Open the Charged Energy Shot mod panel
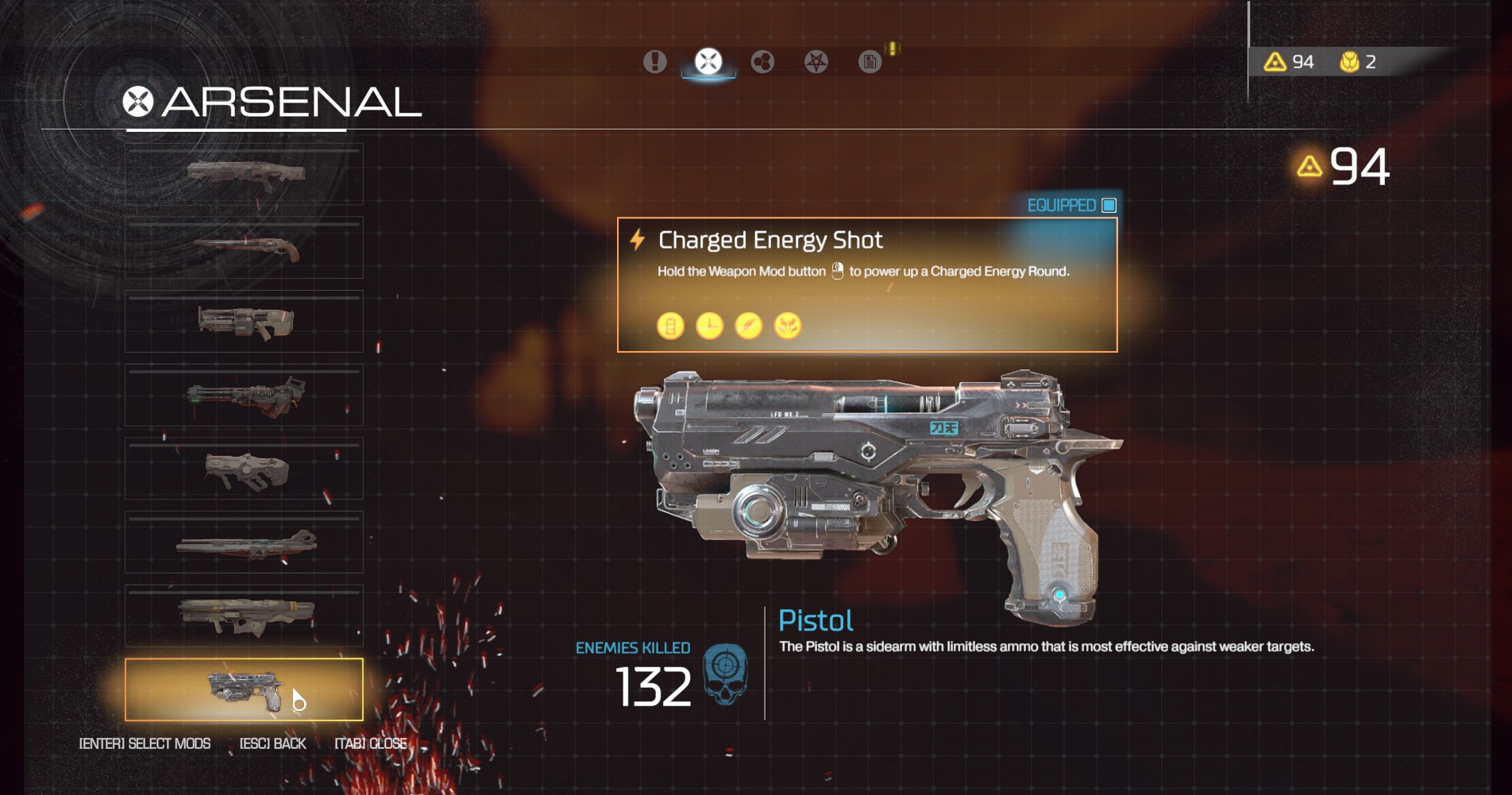Viewport: 1512px width, 795px height. click(x=867, y=284)
